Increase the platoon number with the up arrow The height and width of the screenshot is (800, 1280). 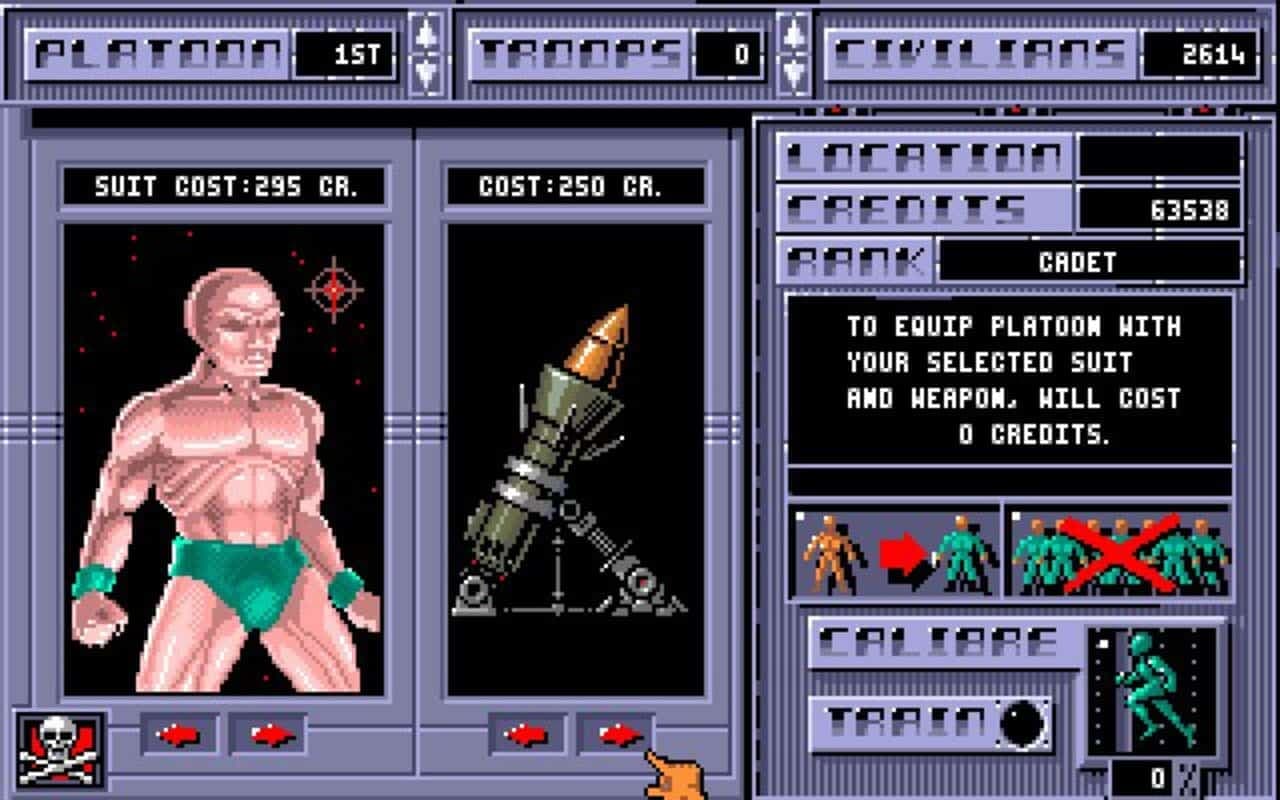428,31
